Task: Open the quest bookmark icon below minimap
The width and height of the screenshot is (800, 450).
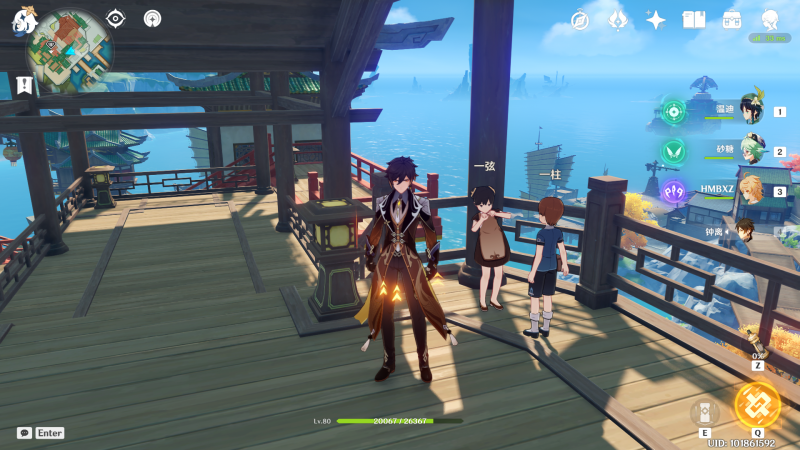Action: [21, 84]
